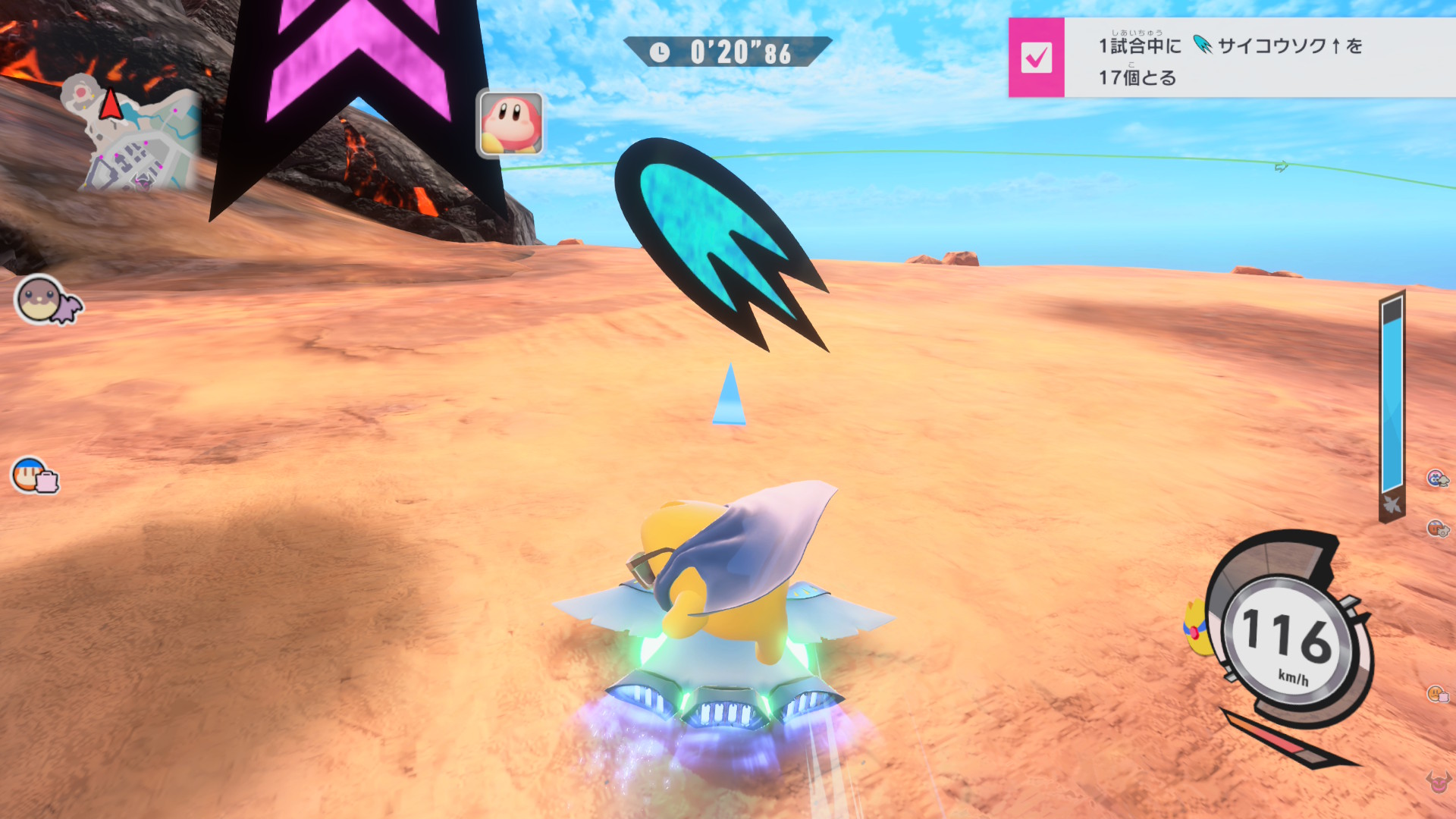Click the red arrow on the minimap

[111, 105]
